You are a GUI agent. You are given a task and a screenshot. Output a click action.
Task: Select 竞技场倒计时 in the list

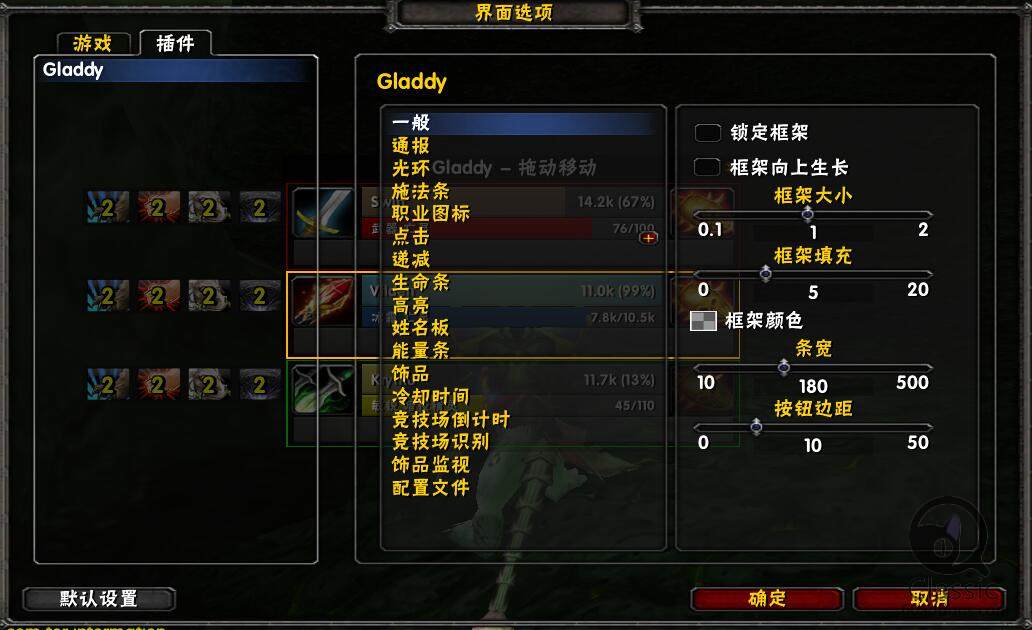[x=450, y=419]
